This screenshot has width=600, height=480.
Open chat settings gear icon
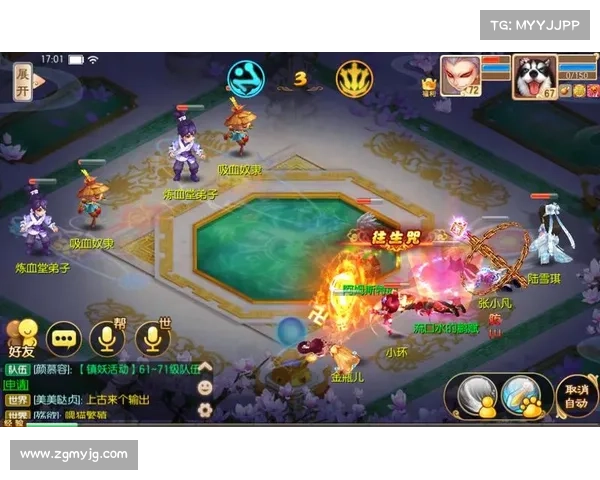coord(205,408)
